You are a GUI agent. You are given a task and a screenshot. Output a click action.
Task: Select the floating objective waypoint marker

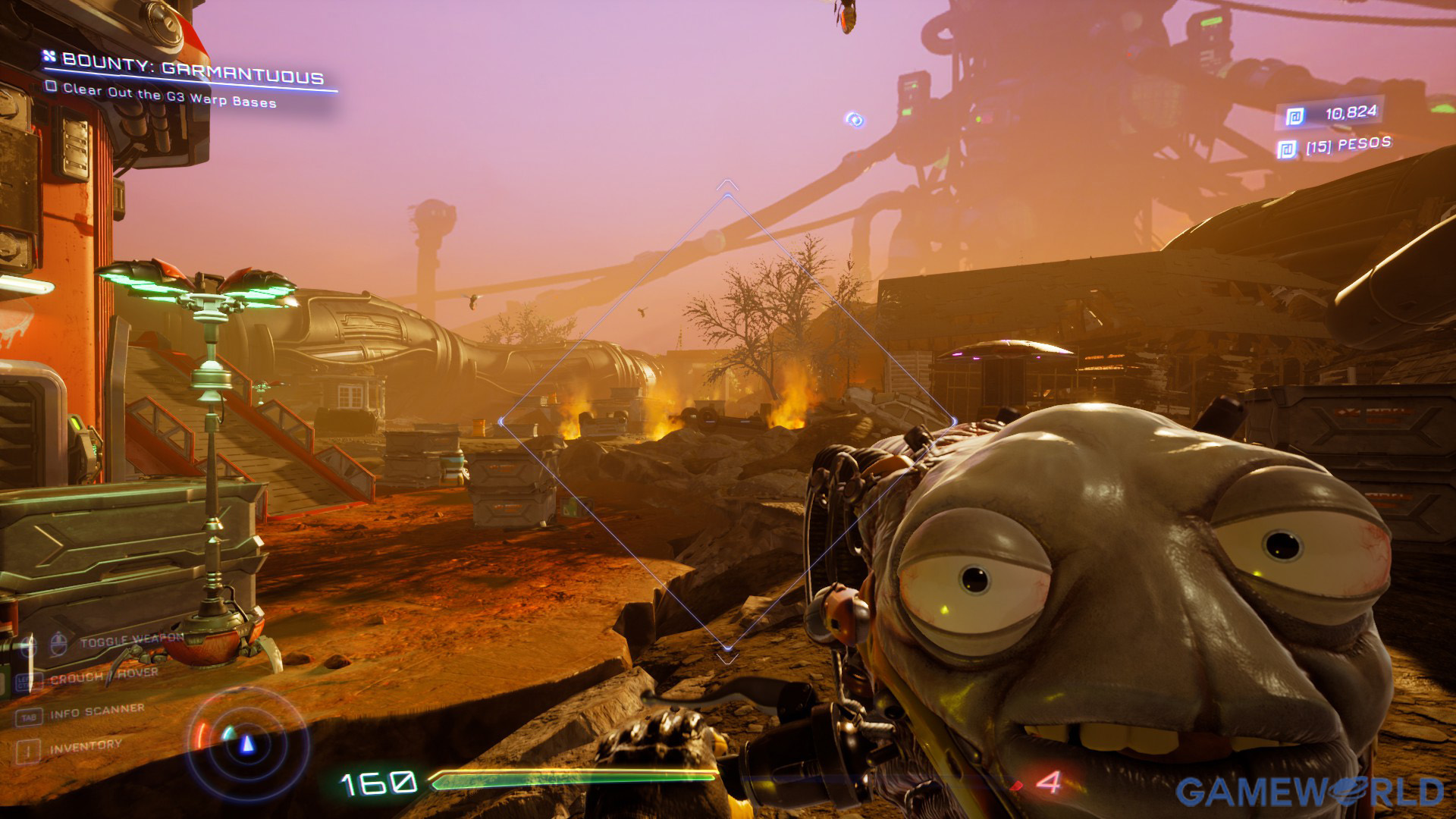(855, 120)
